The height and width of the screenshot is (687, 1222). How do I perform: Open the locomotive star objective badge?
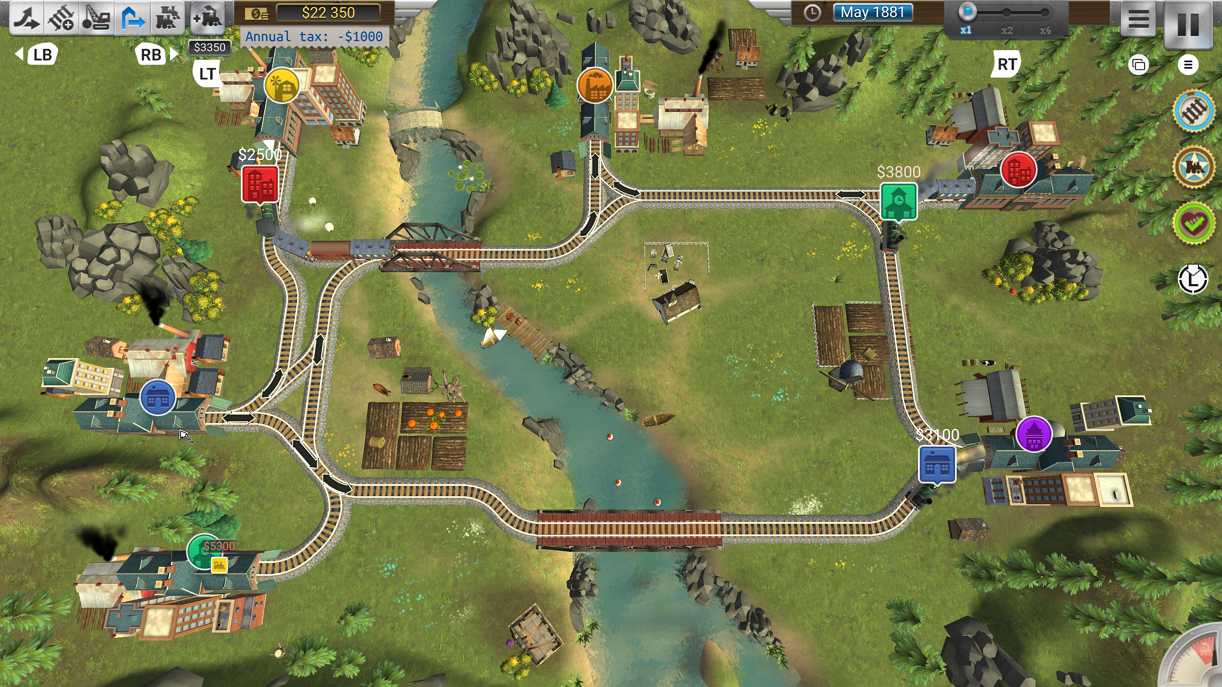click(x=1193, y=167)
